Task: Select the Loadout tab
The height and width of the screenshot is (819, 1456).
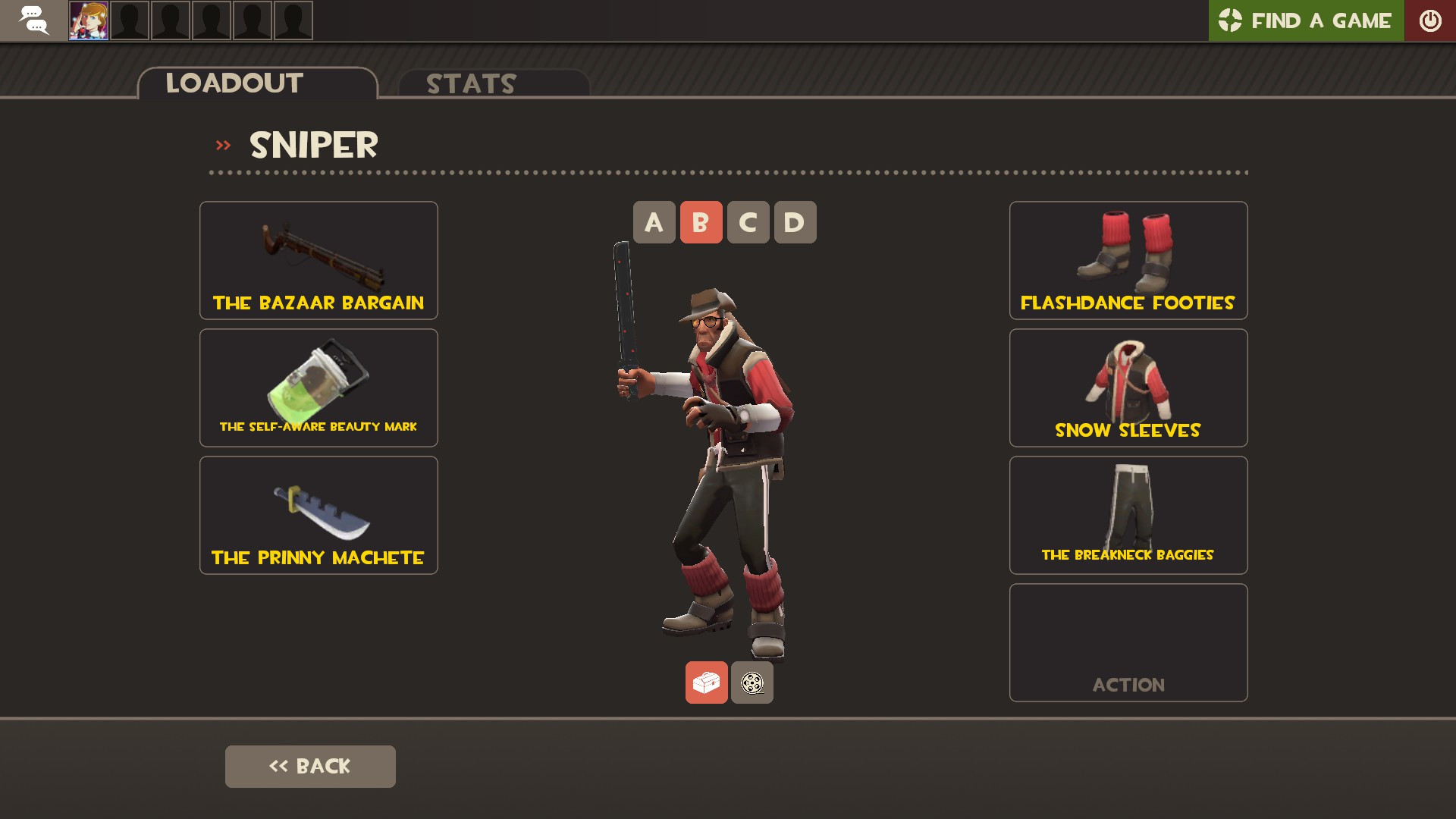Action: pyautogui.click(x=257, y=83)
